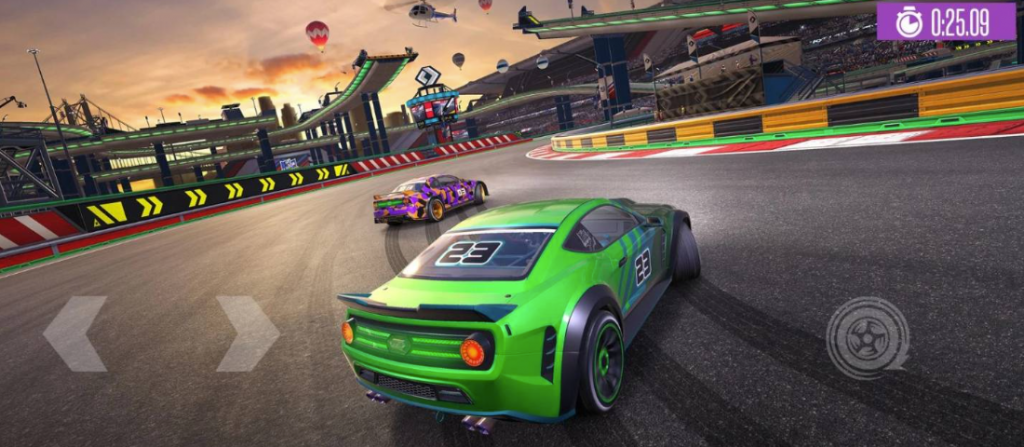This screenshot has height=447, width=1024.
Task: Tap the steer left arrow
Action: coord(74,333)
